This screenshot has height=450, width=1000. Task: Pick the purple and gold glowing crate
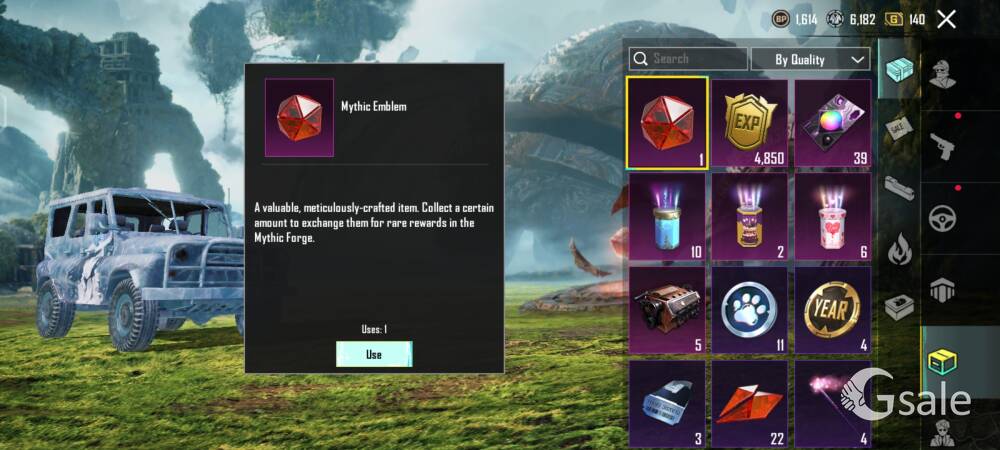point(750,216)
